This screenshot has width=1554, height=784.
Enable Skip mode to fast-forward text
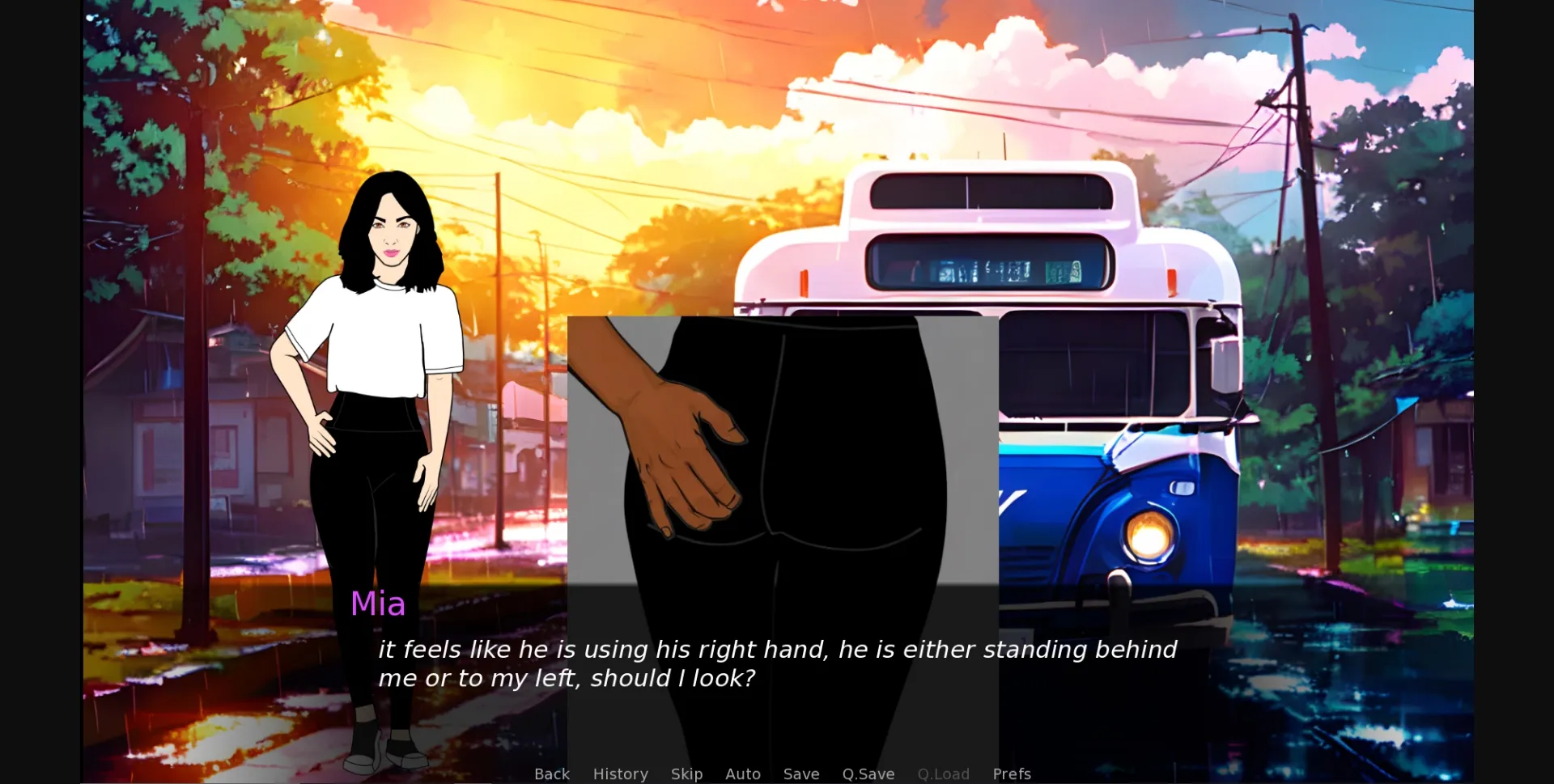pyautogui.click(x=686, y=773)
